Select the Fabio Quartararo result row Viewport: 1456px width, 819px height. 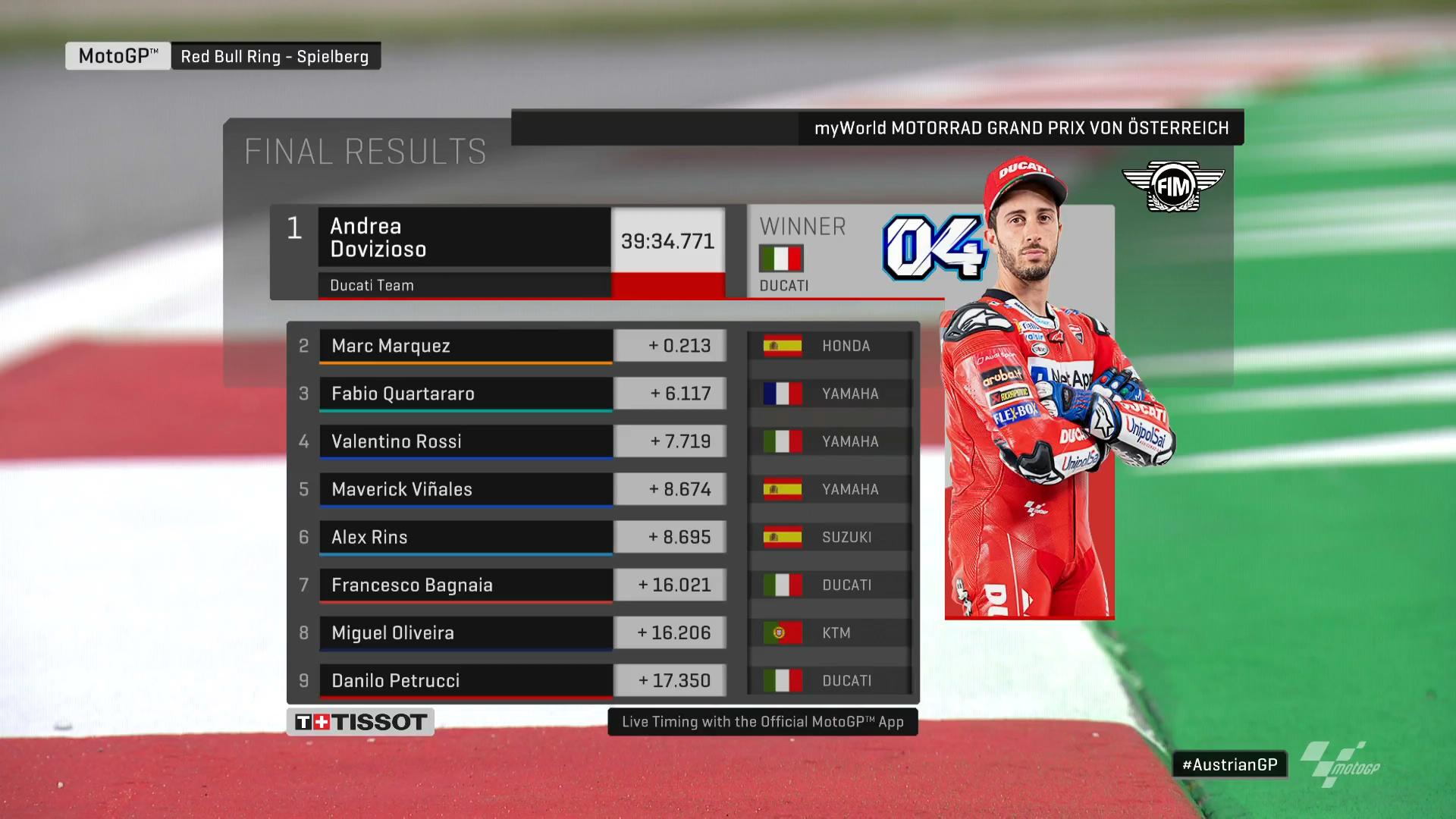pos(466,394)
